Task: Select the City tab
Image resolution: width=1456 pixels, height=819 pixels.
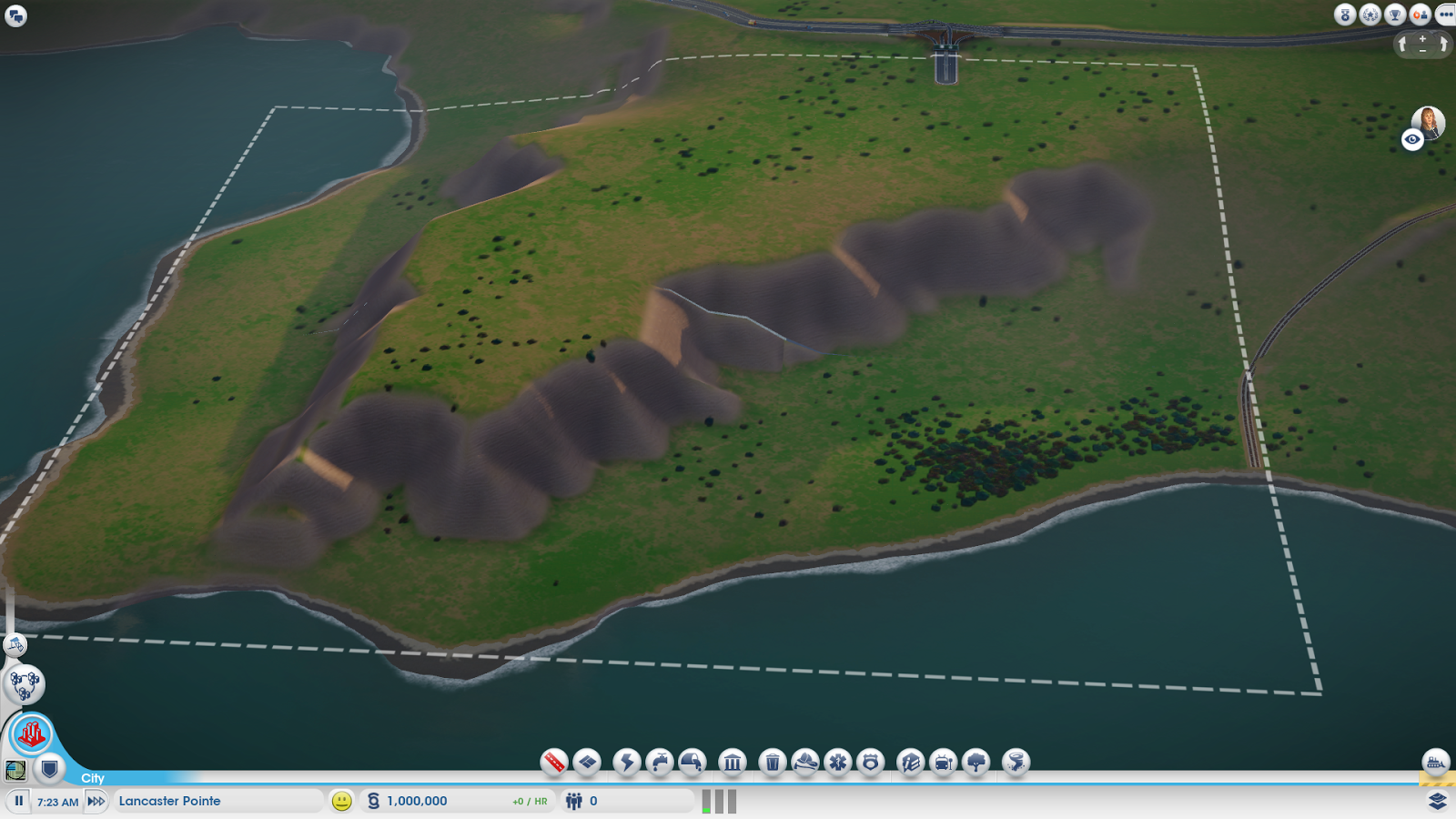Action: pyautogui.click(x=91, y=778)
